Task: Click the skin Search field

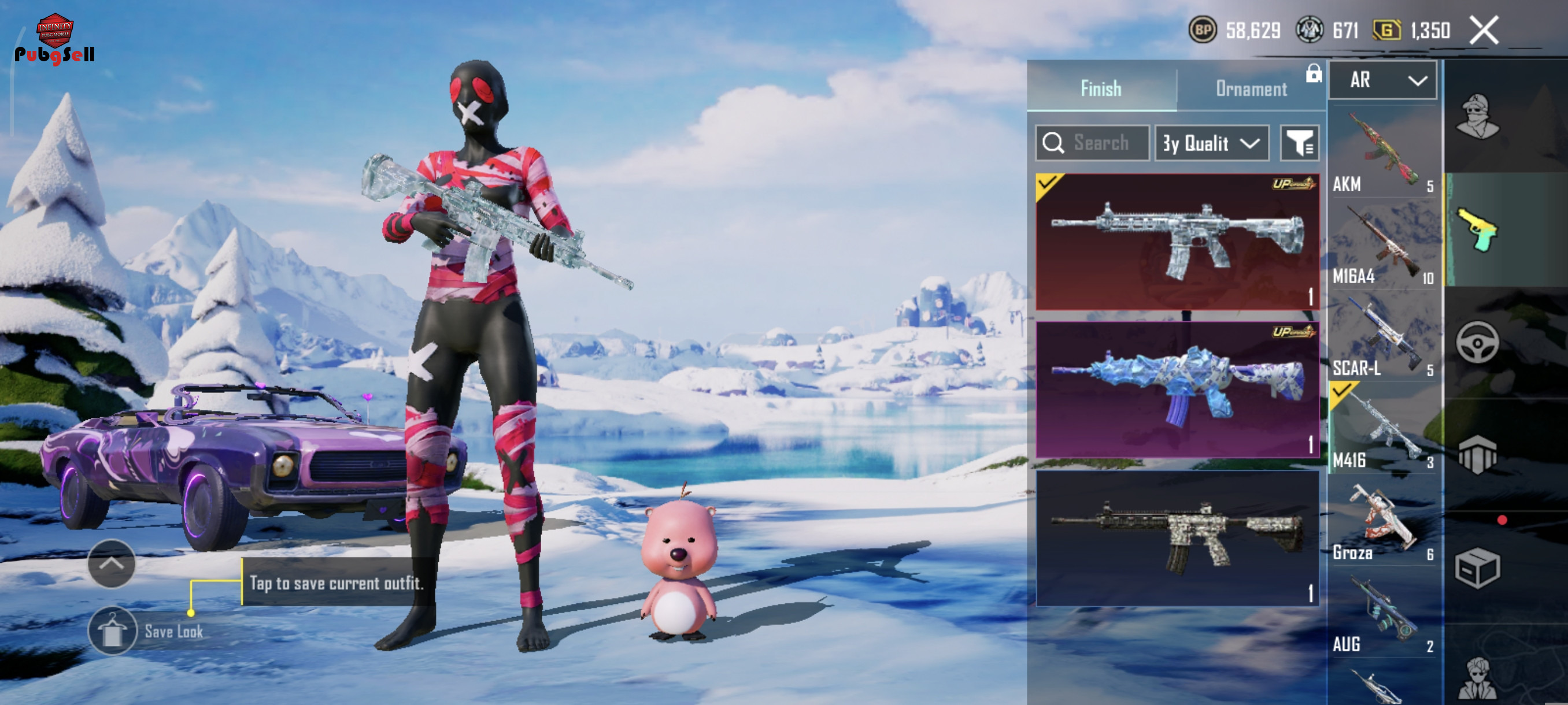Action: (1093, 143)
